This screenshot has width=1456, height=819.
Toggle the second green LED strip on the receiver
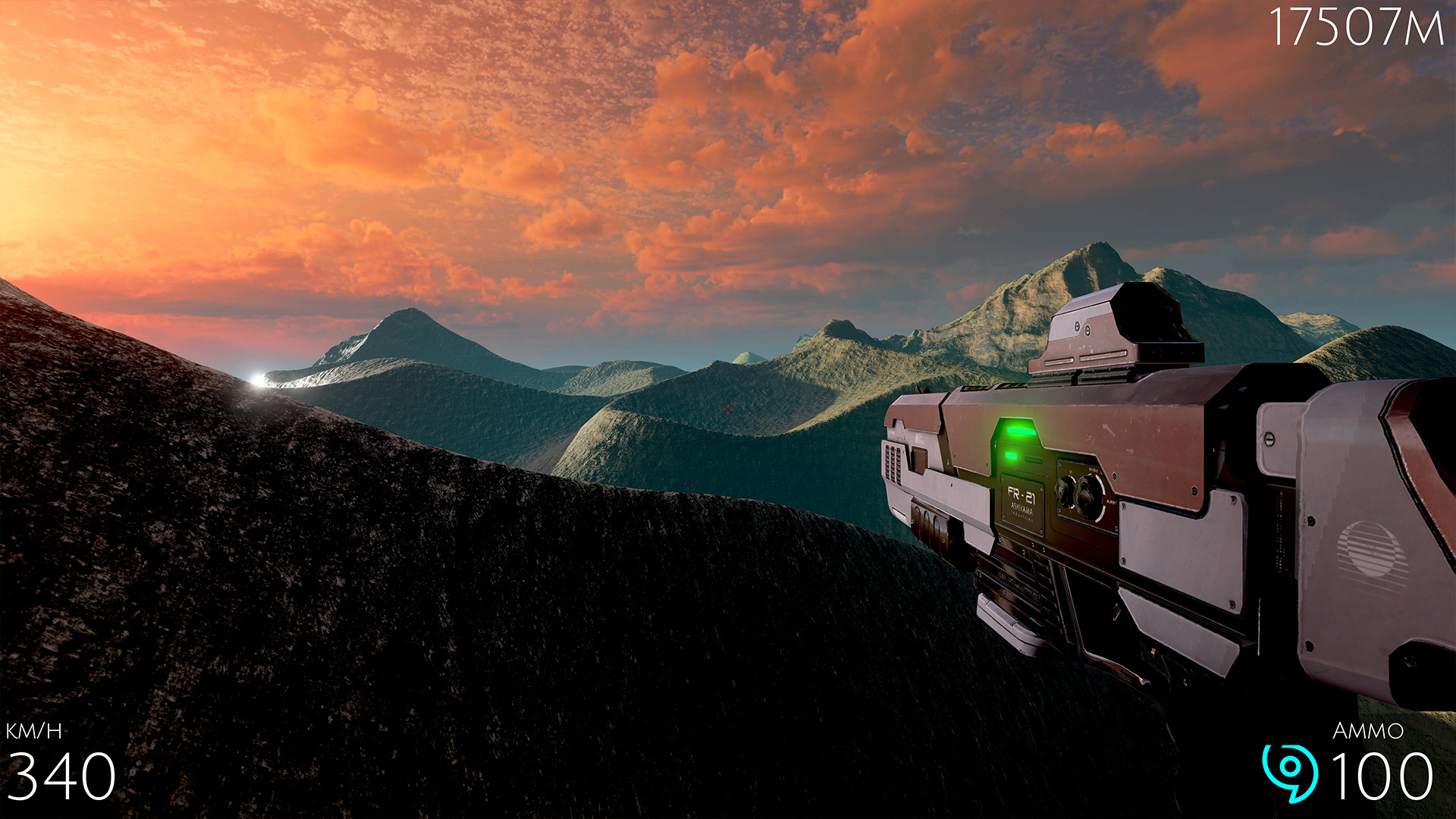(x=1012, y=455)
